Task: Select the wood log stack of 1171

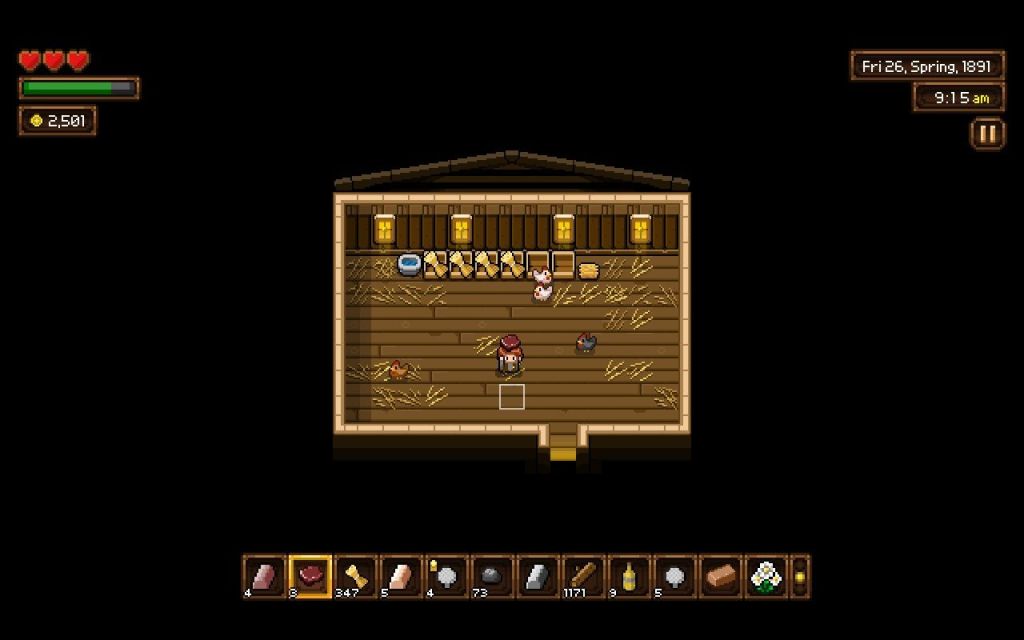Action: (584, 576)
